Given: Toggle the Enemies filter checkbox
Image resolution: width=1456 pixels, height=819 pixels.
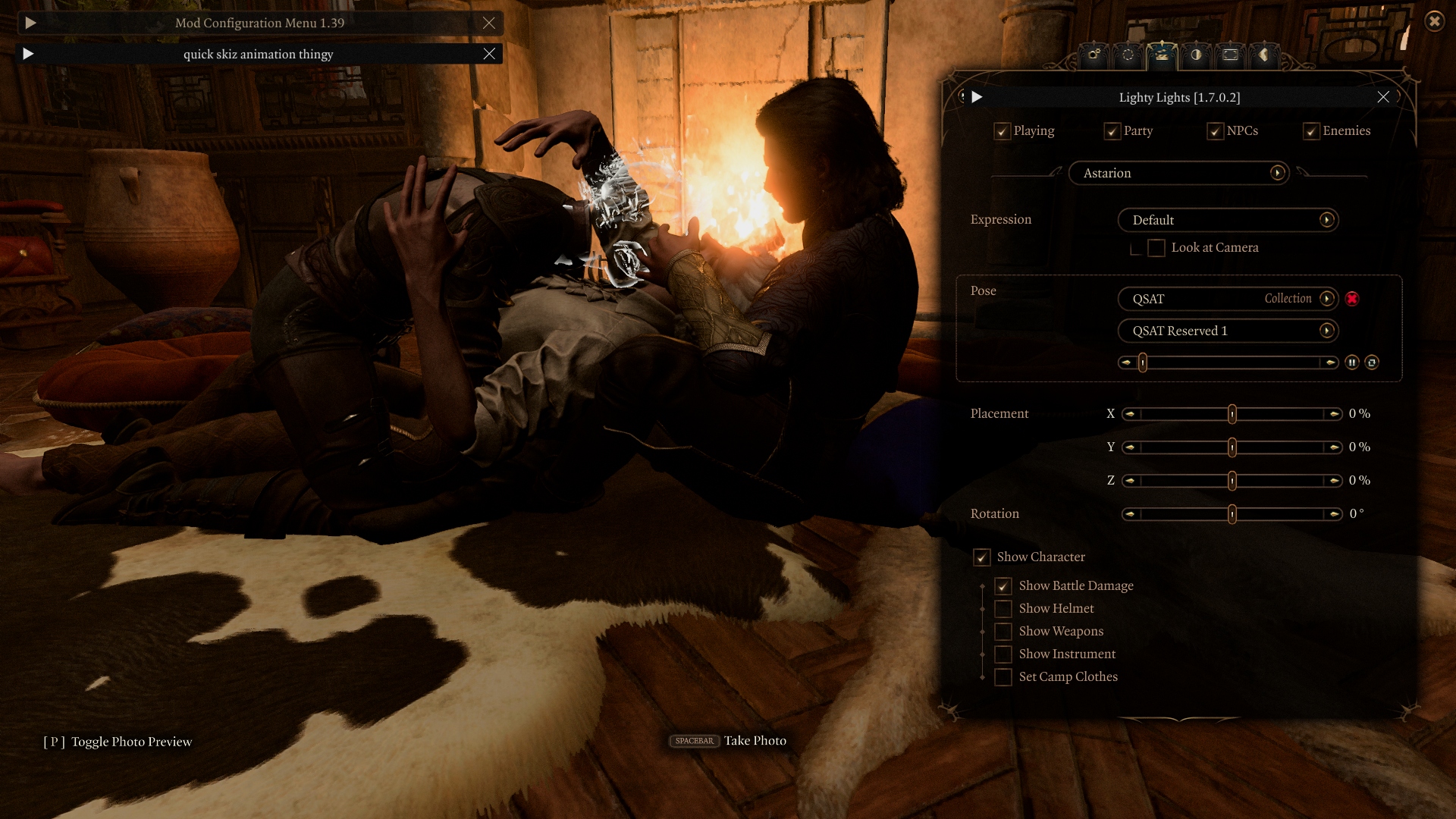Looking at the screenshot, I should (x=1311, y=131).
